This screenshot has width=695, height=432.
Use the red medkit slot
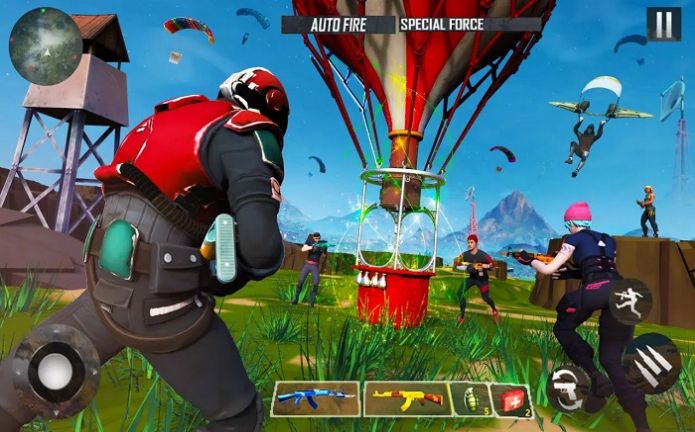[x=513, y=399]
